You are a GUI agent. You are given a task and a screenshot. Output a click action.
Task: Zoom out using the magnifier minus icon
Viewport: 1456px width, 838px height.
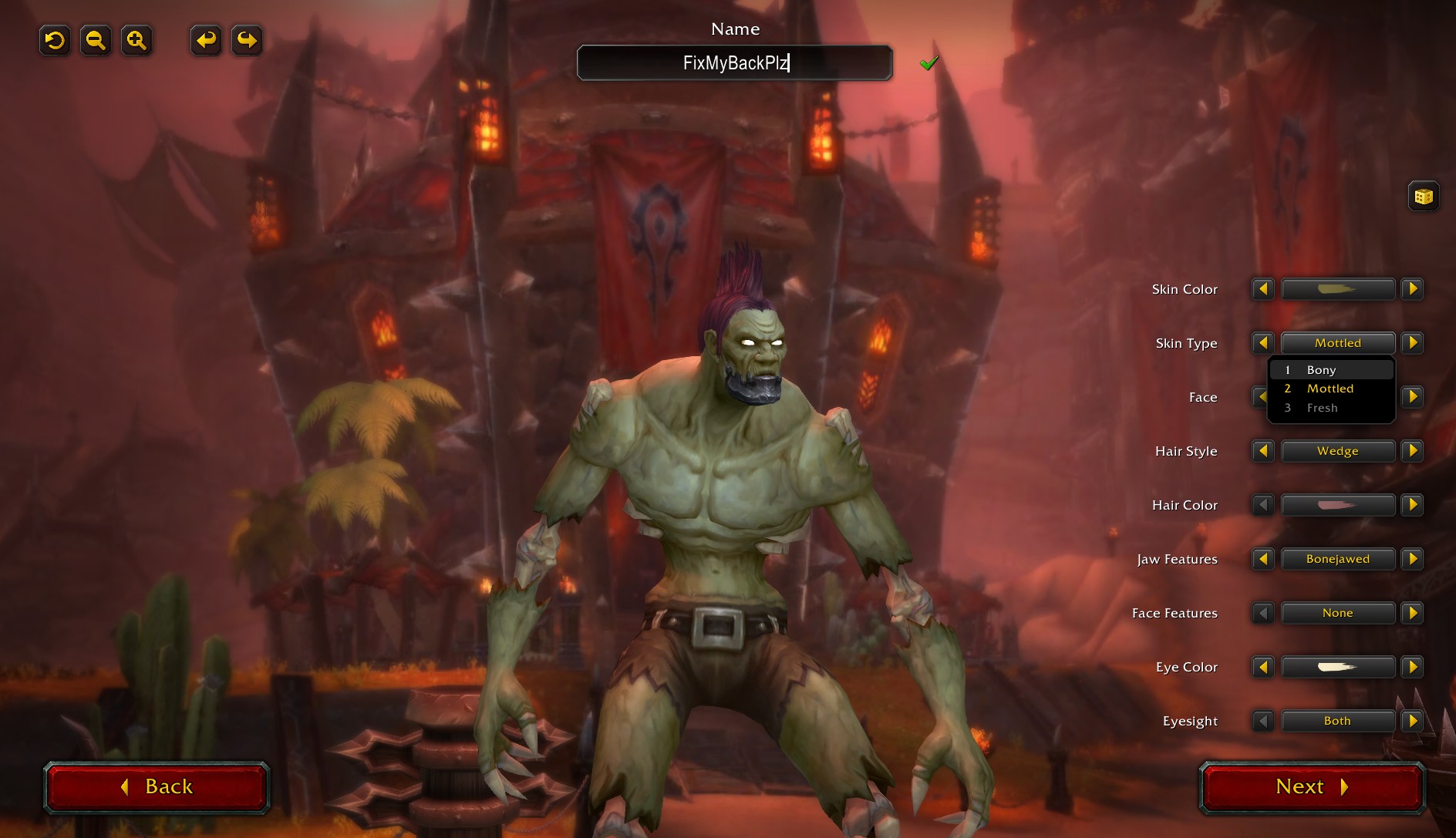pyautogui.click(x=96, y=40)
